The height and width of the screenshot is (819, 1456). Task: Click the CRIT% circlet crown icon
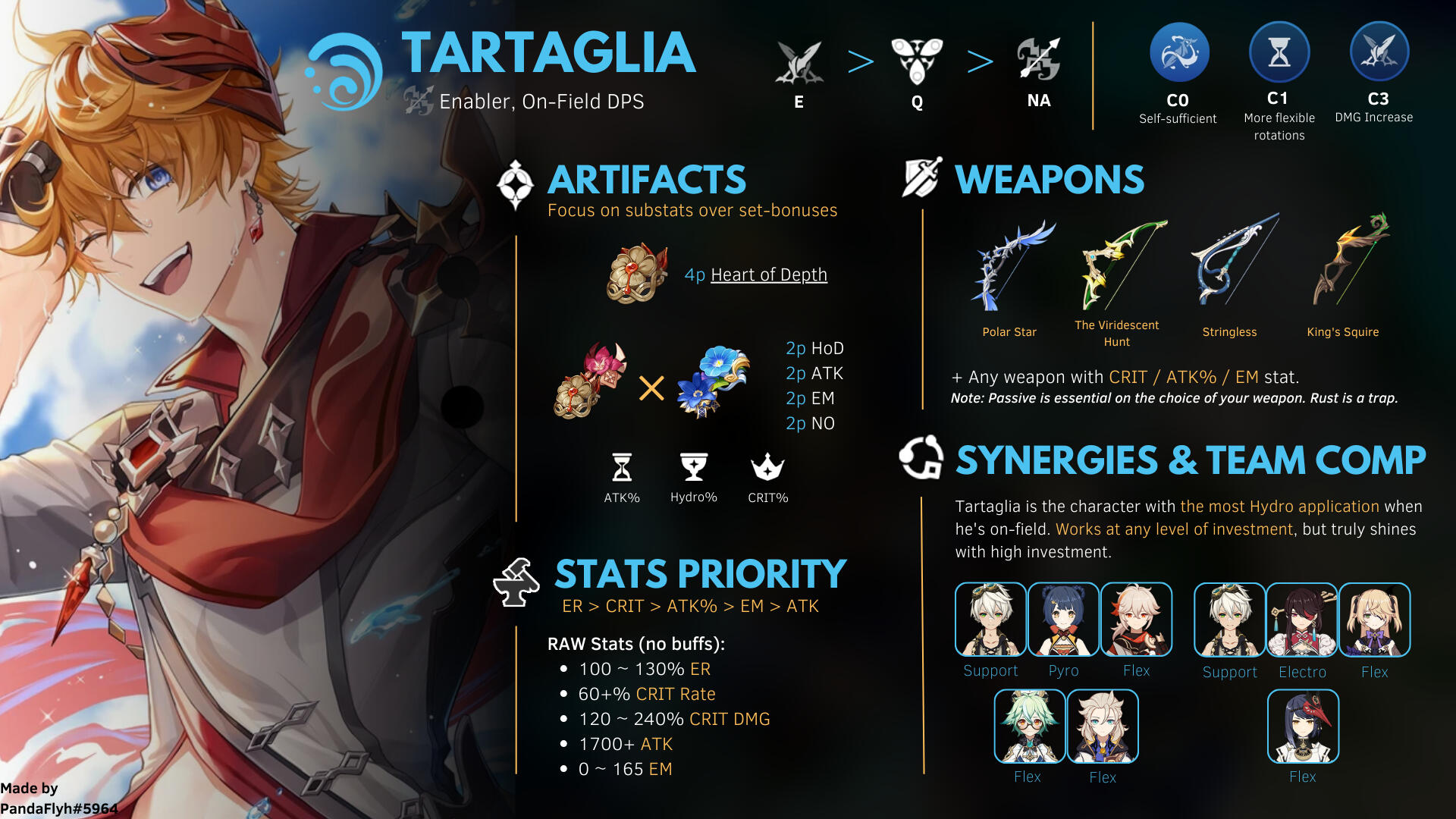click(x=767, y=468)
